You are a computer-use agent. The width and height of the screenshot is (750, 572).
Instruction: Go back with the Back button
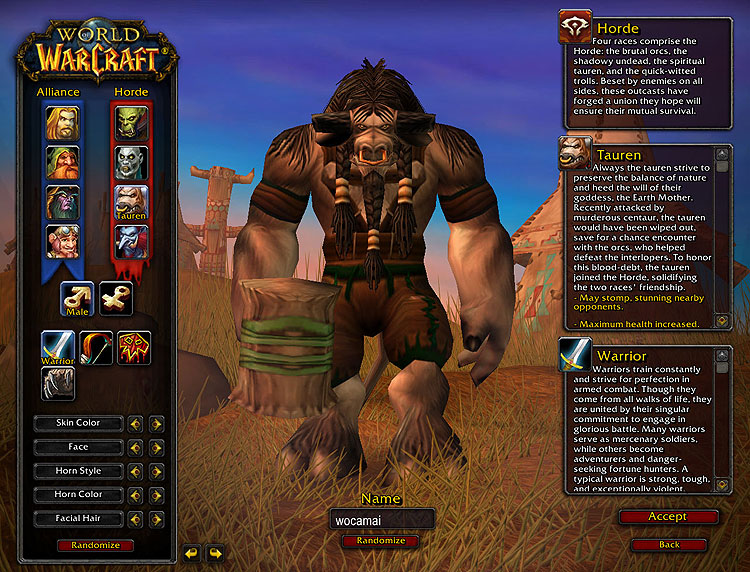[x=669, y=544]
